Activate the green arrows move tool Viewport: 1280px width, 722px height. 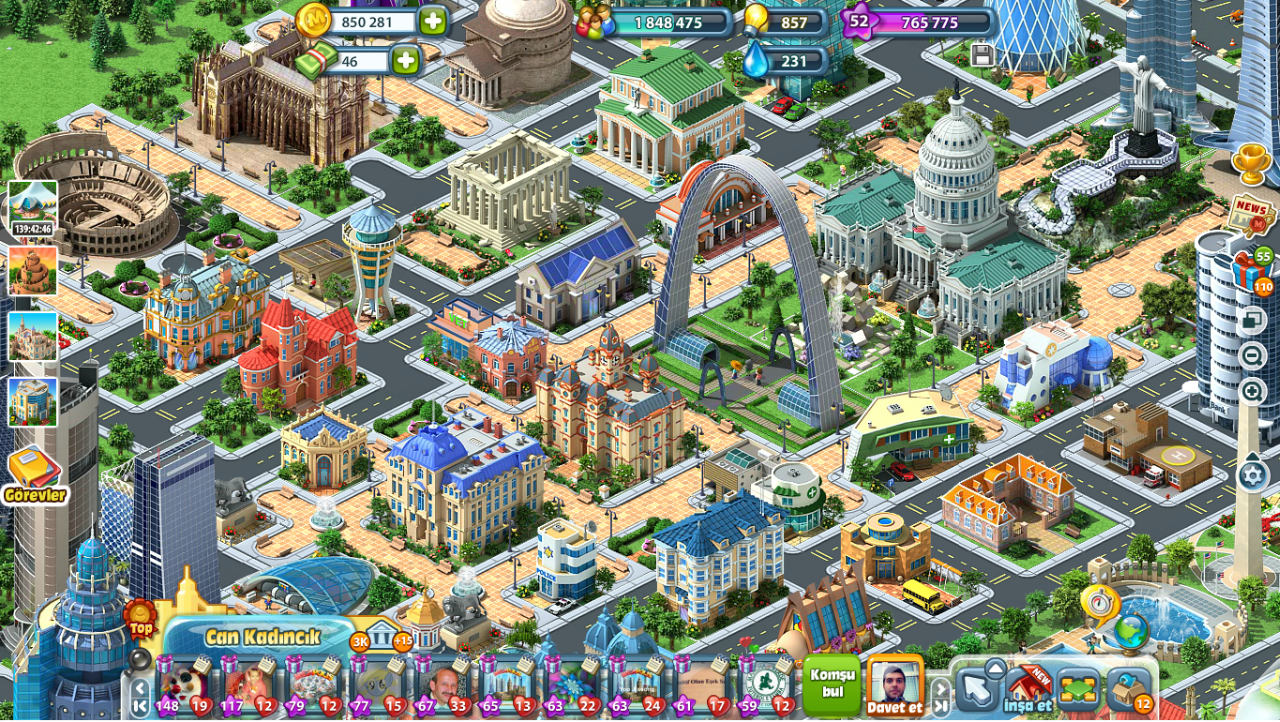(1076, 688)
